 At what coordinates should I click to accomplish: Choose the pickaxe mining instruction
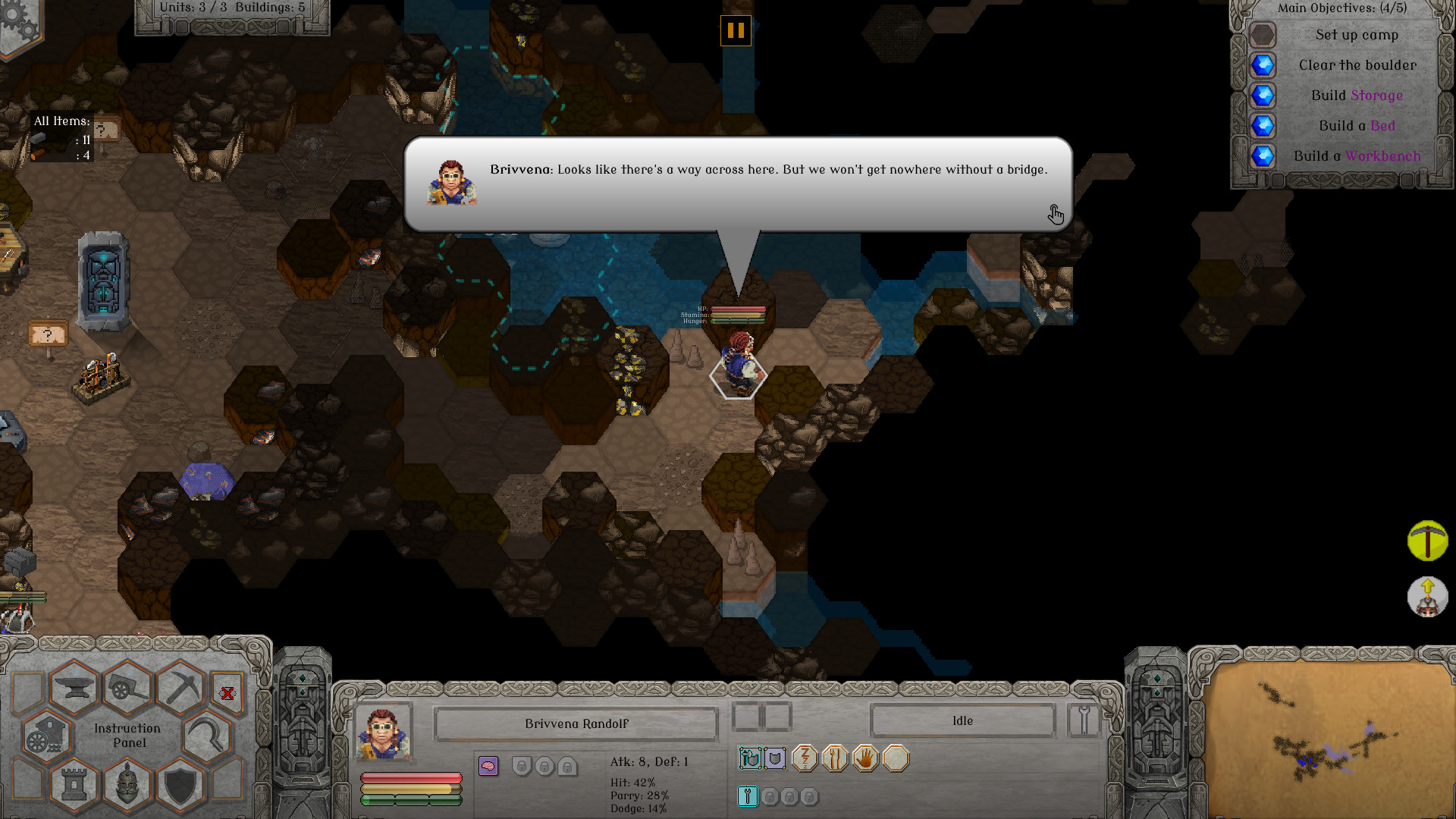(184, 686)
